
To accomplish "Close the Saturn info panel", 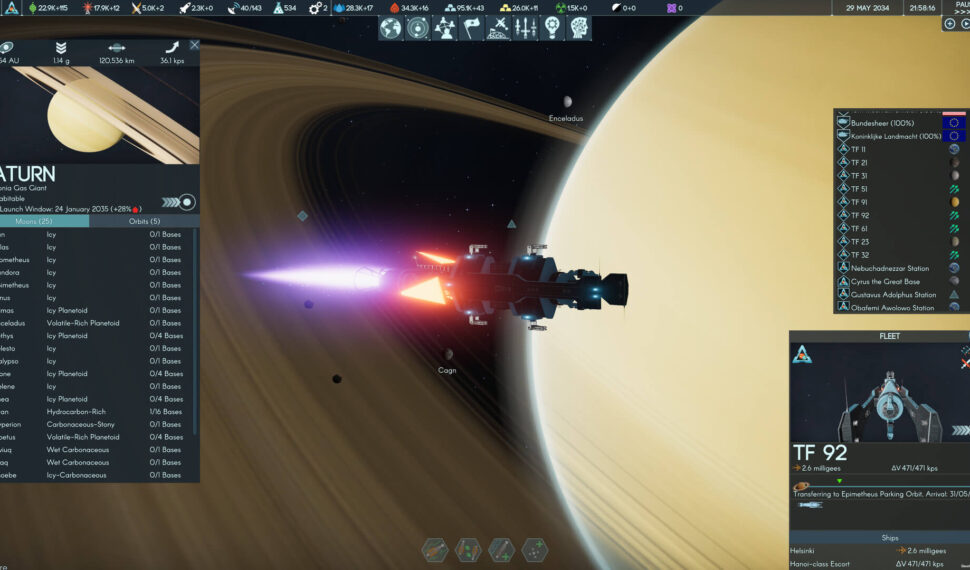I will (x=194, y=45).
